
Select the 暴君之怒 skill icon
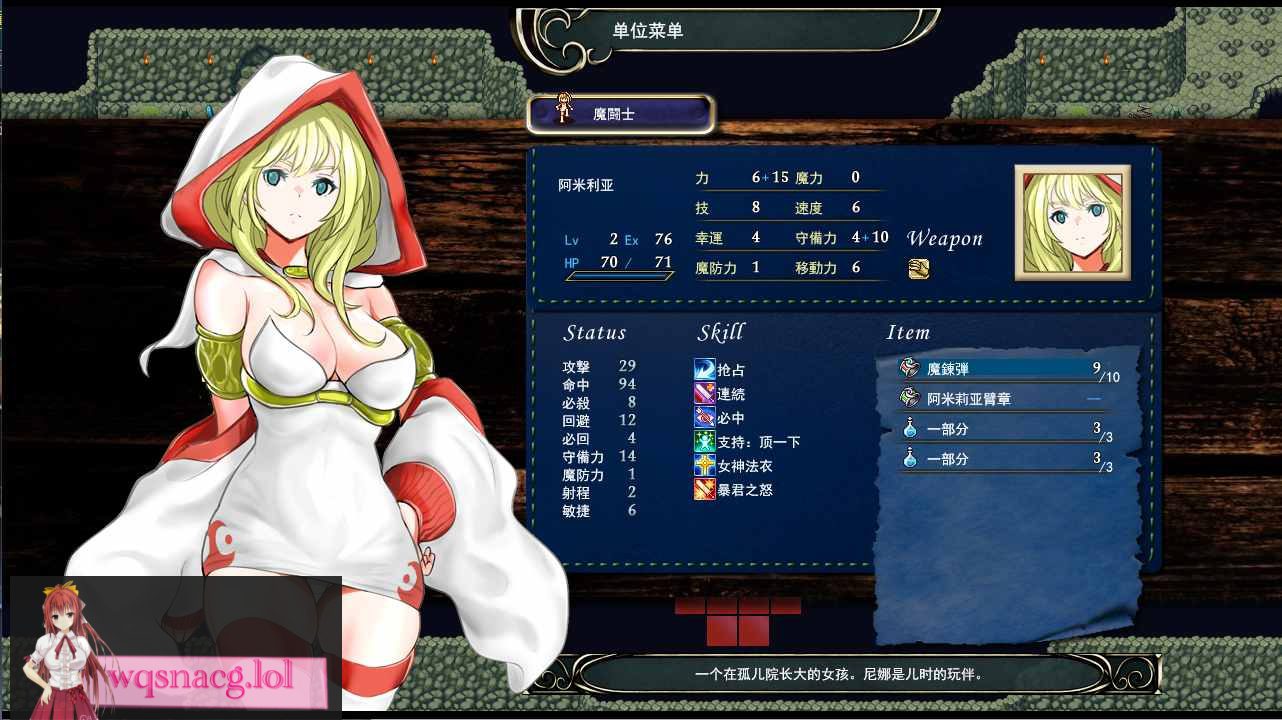[x=705, y=489]
